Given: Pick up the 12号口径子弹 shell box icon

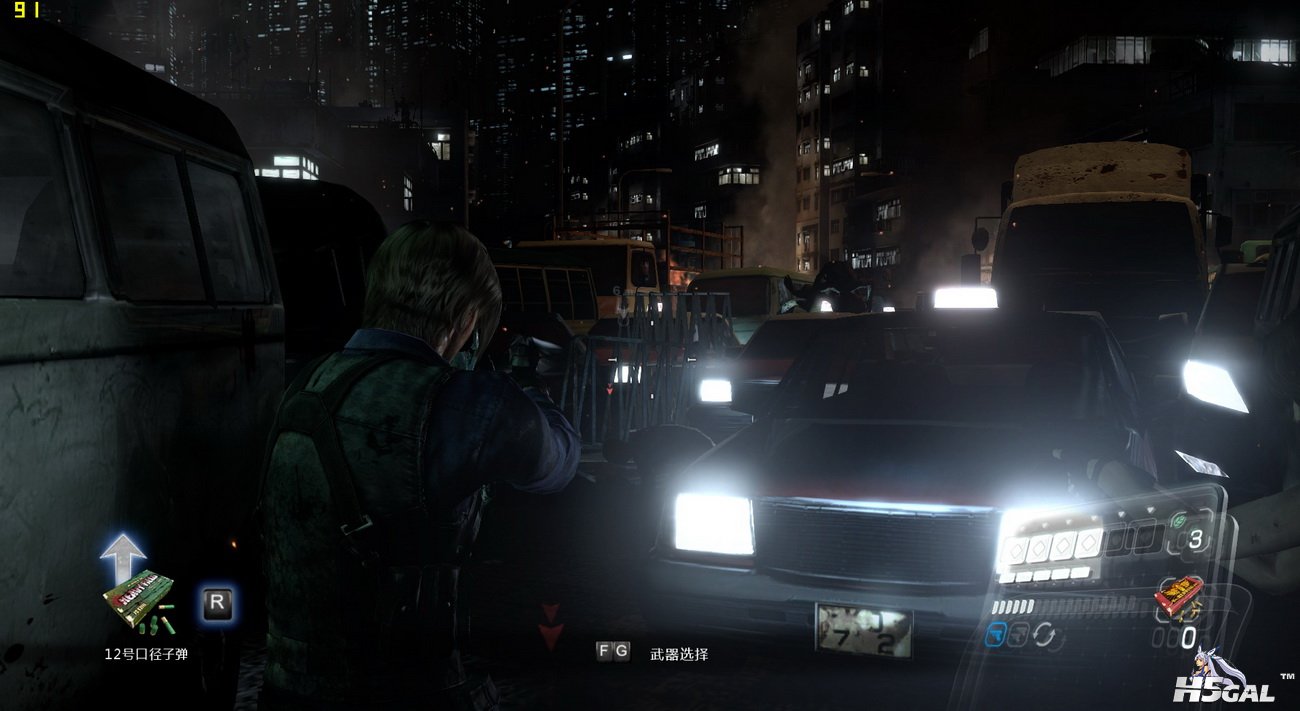Looking at the screenshot, I should pos(139,601).
